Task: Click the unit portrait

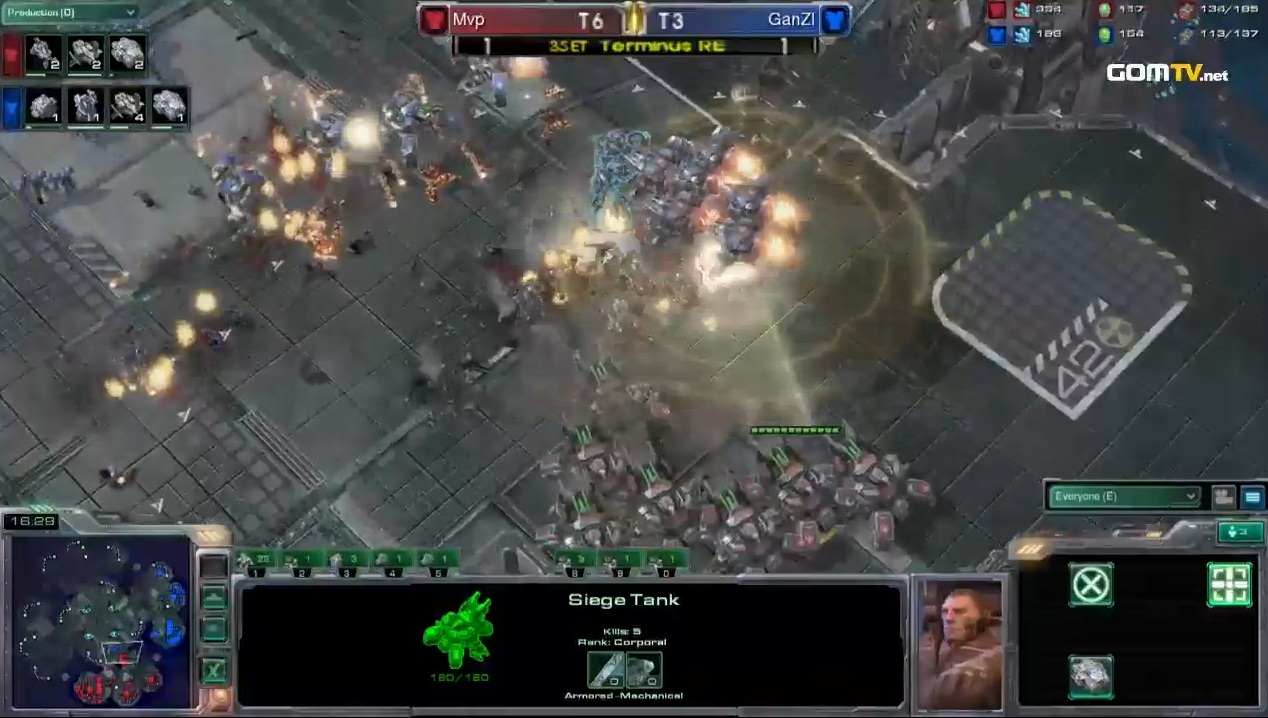Action: point(959,643)
